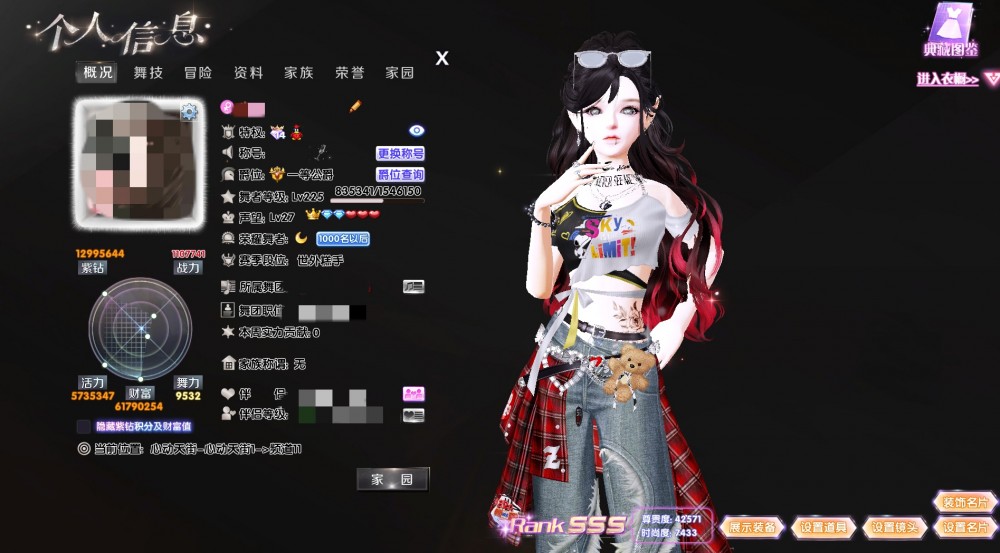
Task: Tick the 隐藏紫钻积分及财富值 checkbox
Action: click(x=83, y=427)
